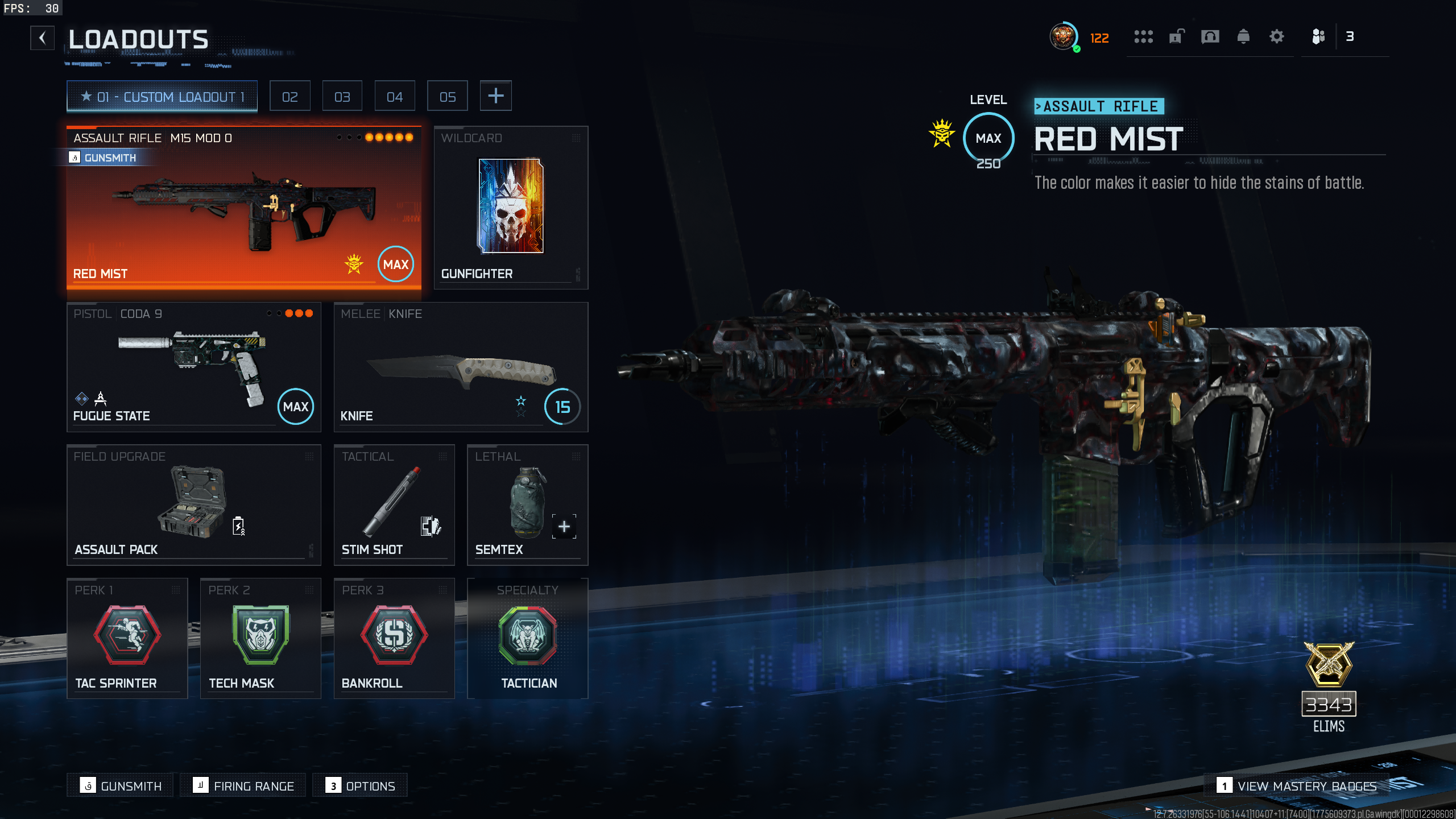
Task: Select the 01 Custom Loadout 1 tab
Action: tap(162, 97)
